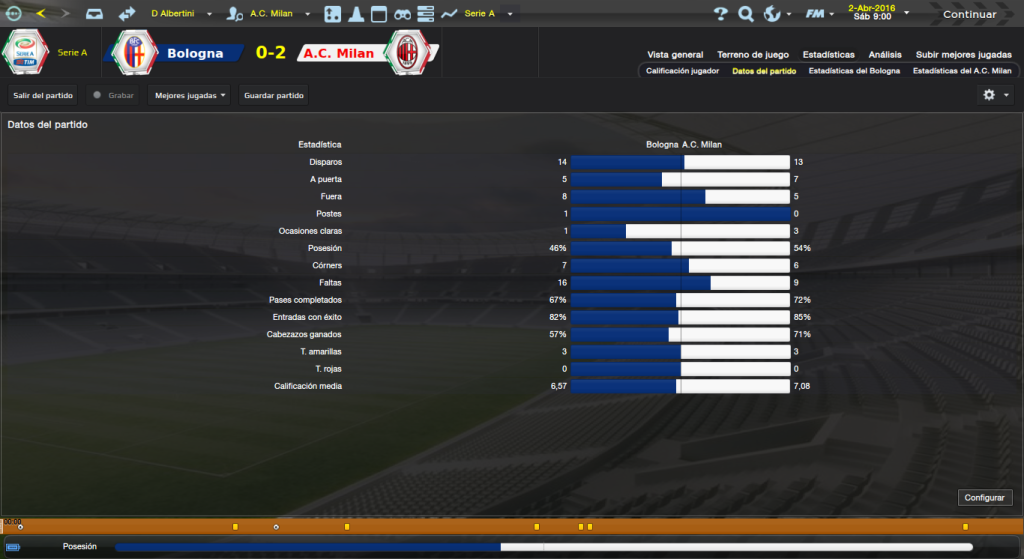1024x559 pixels.
Task: Open the FM menu
Action: pyautogui.click(x=819, y=14)
